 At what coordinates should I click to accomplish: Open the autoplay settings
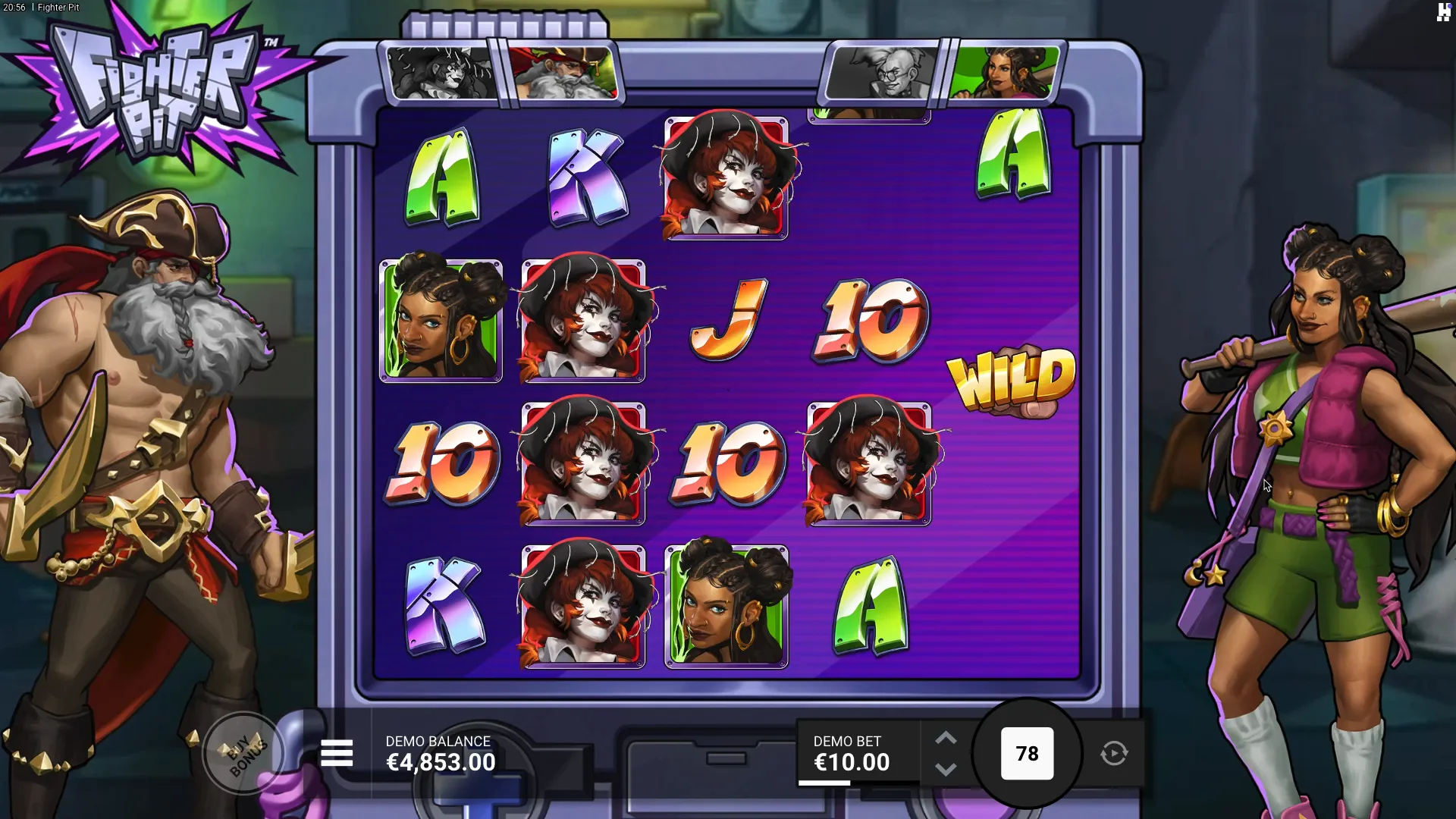point(1114,753)
